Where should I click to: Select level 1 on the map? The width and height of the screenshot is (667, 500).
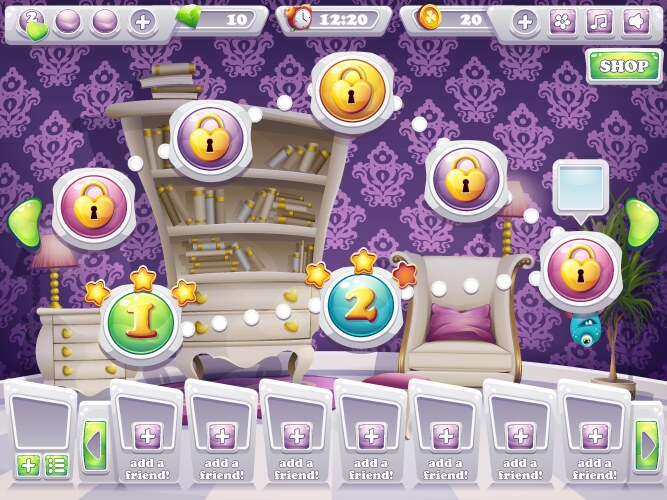[x=141, y=319]
